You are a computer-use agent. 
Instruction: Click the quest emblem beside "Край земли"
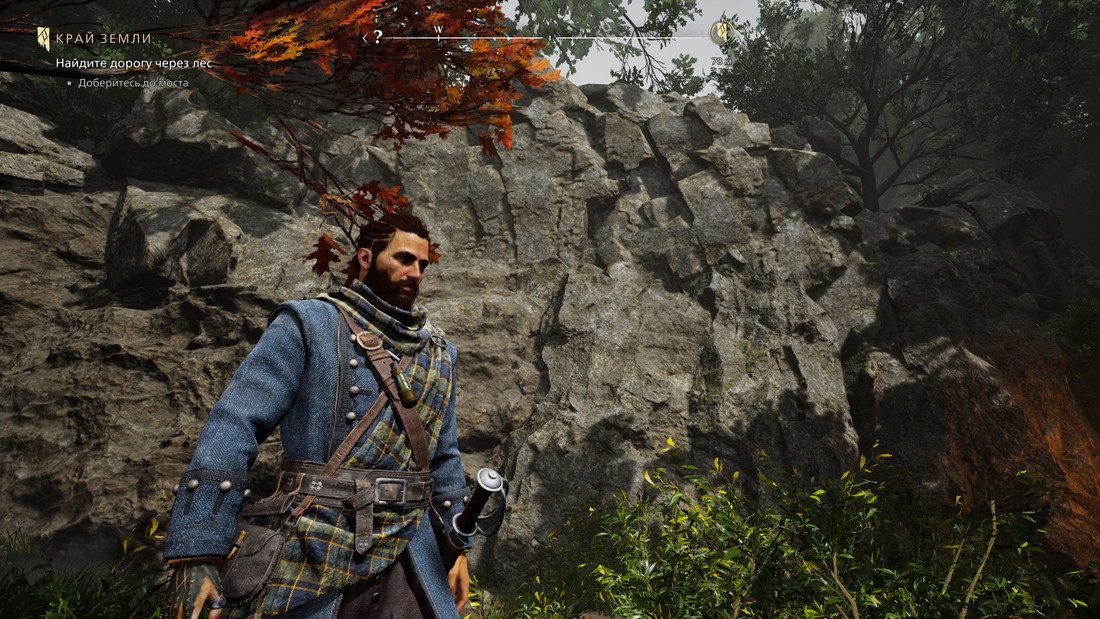[44, 39]
